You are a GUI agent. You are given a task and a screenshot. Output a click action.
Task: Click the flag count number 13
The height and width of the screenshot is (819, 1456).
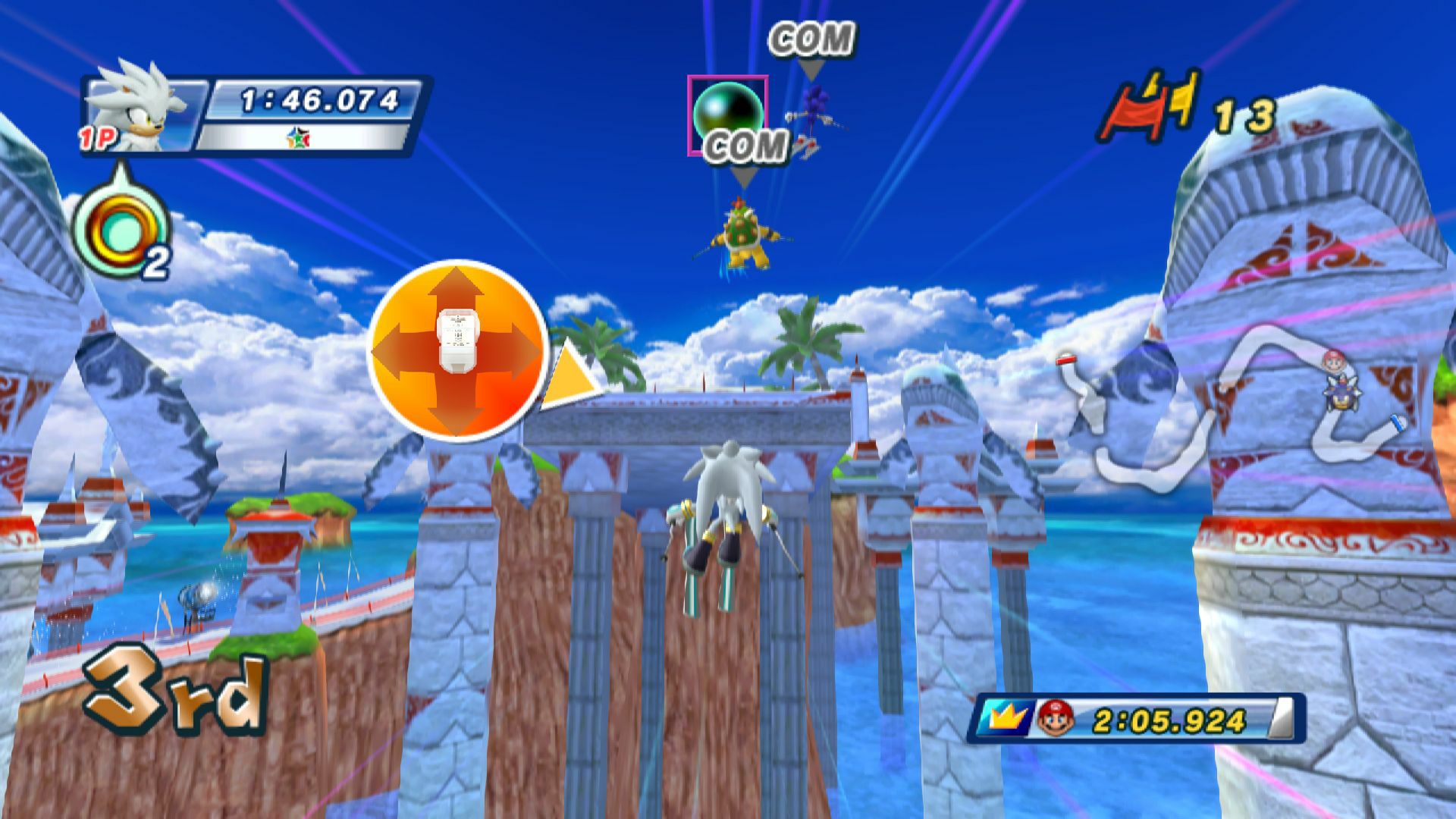click(1244, 115)
